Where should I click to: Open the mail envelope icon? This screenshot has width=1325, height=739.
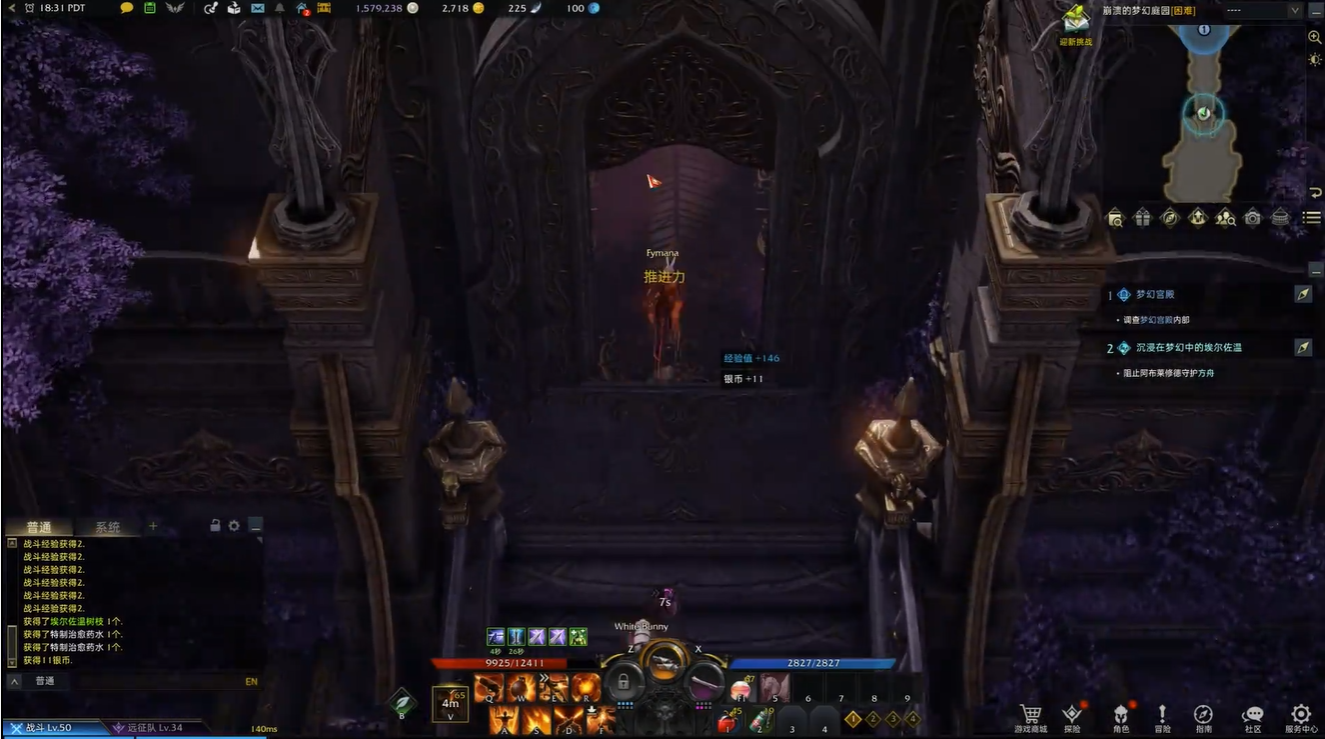[x=258, y=8]
